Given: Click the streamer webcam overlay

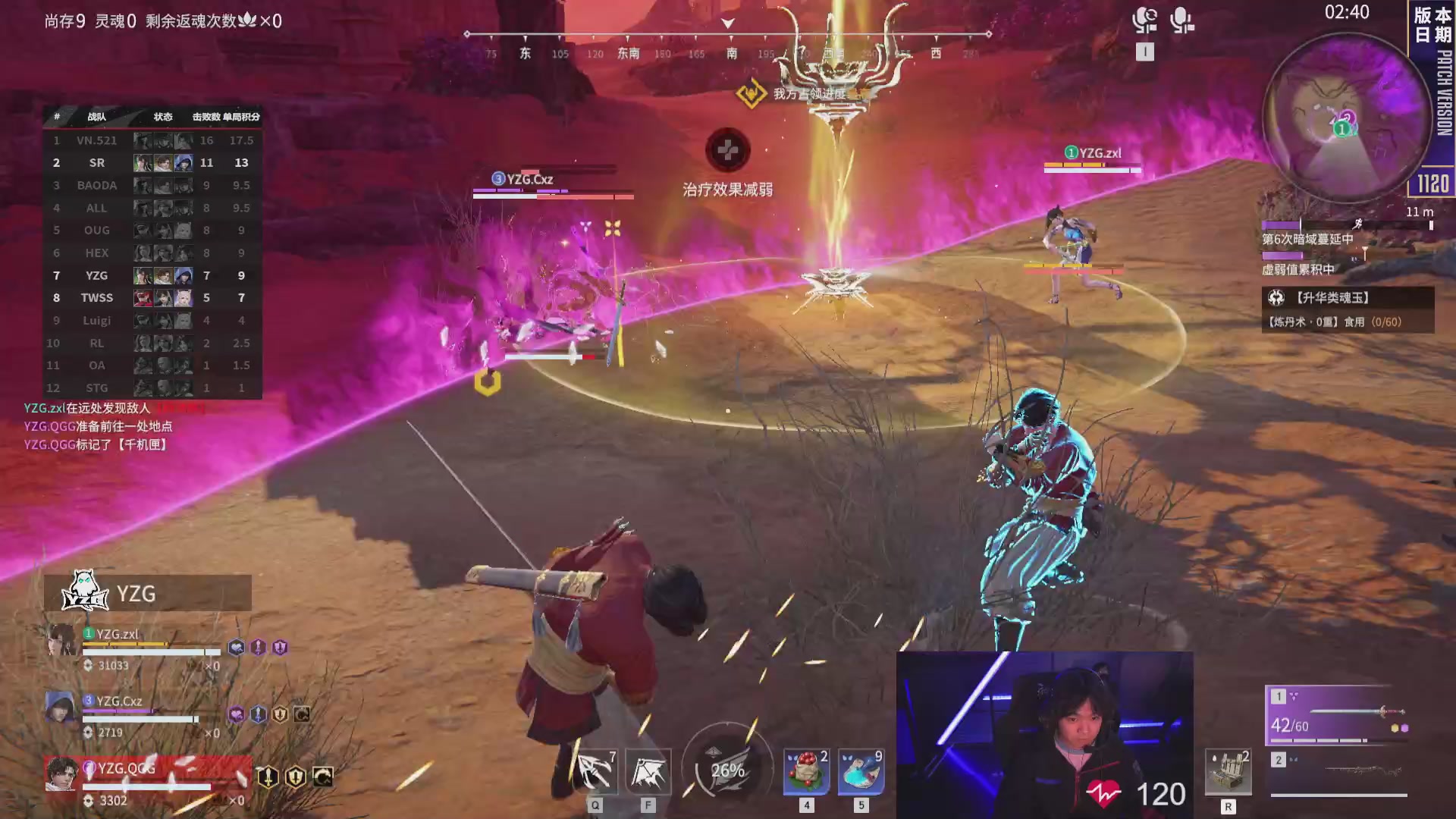Looking at the screenshot, I should pos(1044,734).
